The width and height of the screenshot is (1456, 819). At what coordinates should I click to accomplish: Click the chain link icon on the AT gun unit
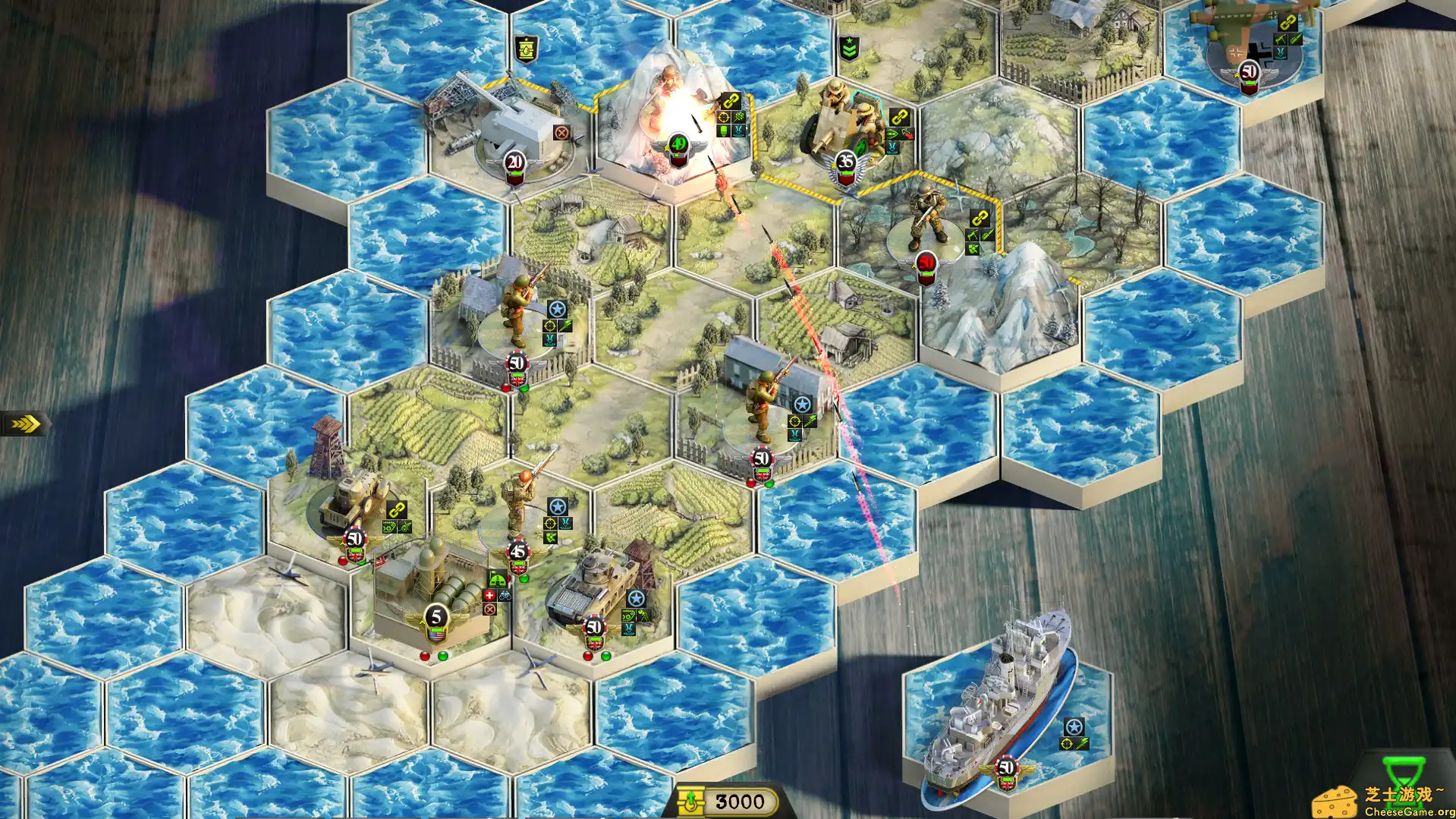click(x=901, y=116)
